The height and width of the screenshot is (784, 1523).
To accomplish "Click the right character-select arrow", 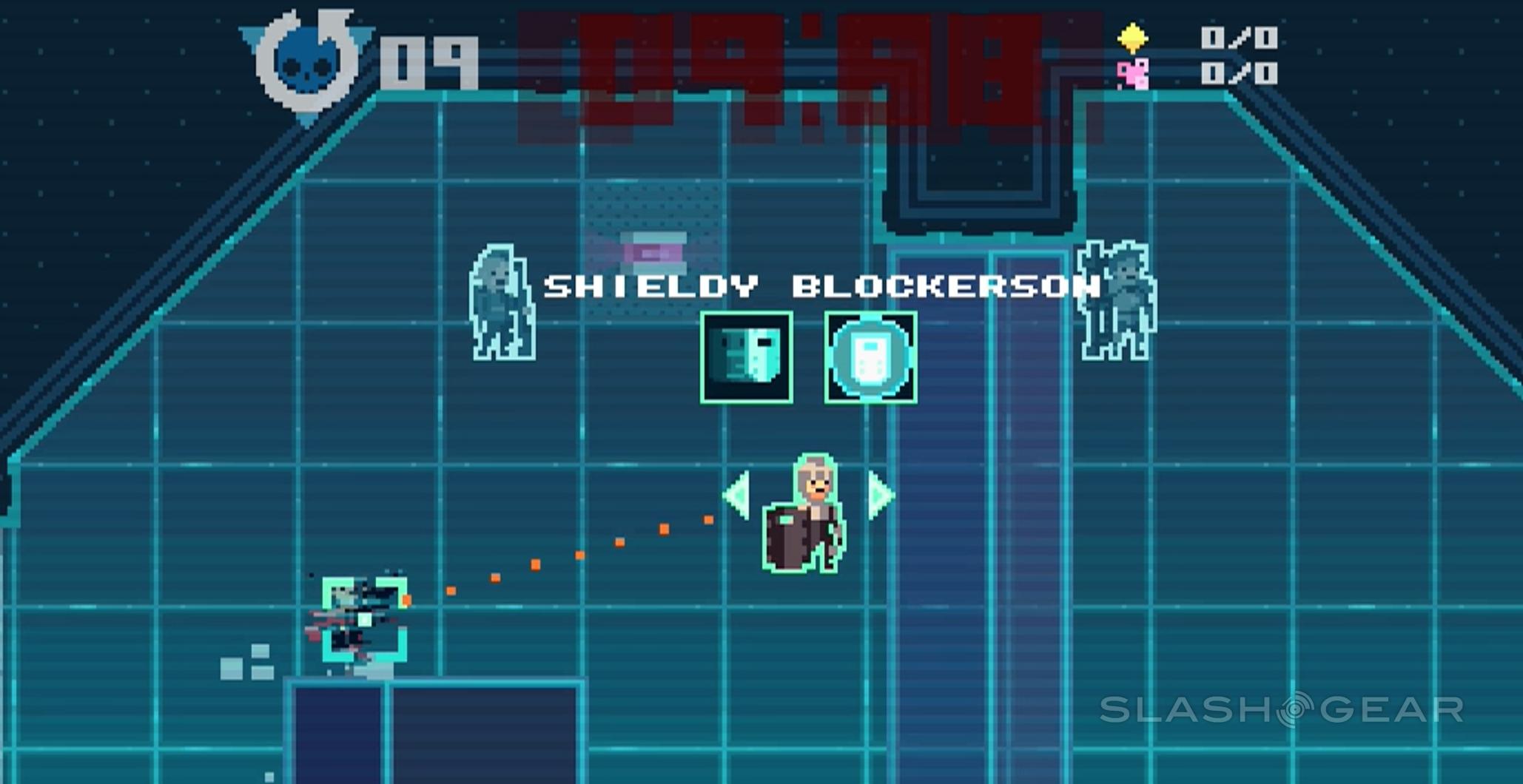I will pyautogui.click(x=879, y=494).
